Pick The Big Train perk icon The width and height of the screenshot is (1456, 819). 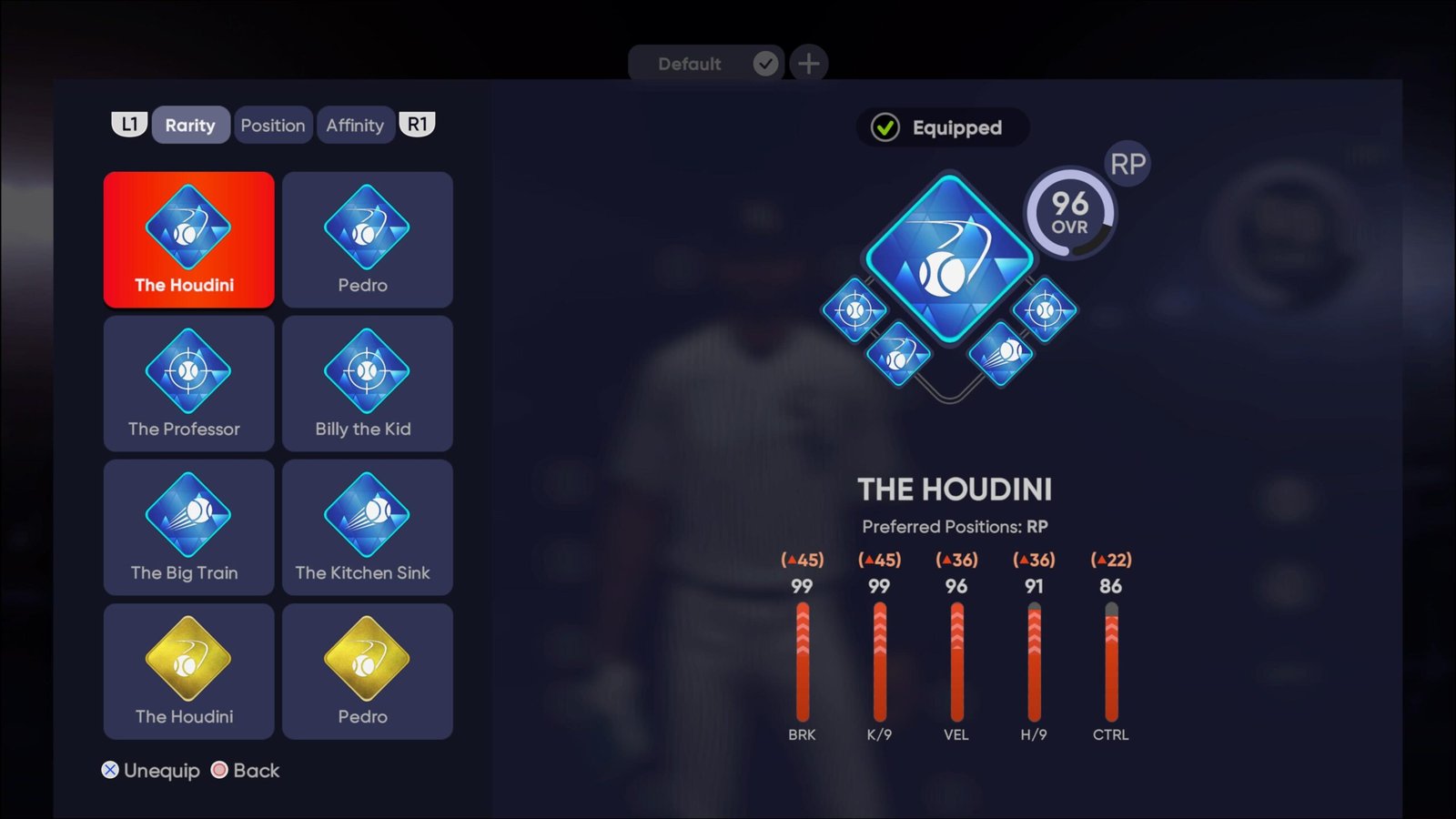(x=187, y=526)
